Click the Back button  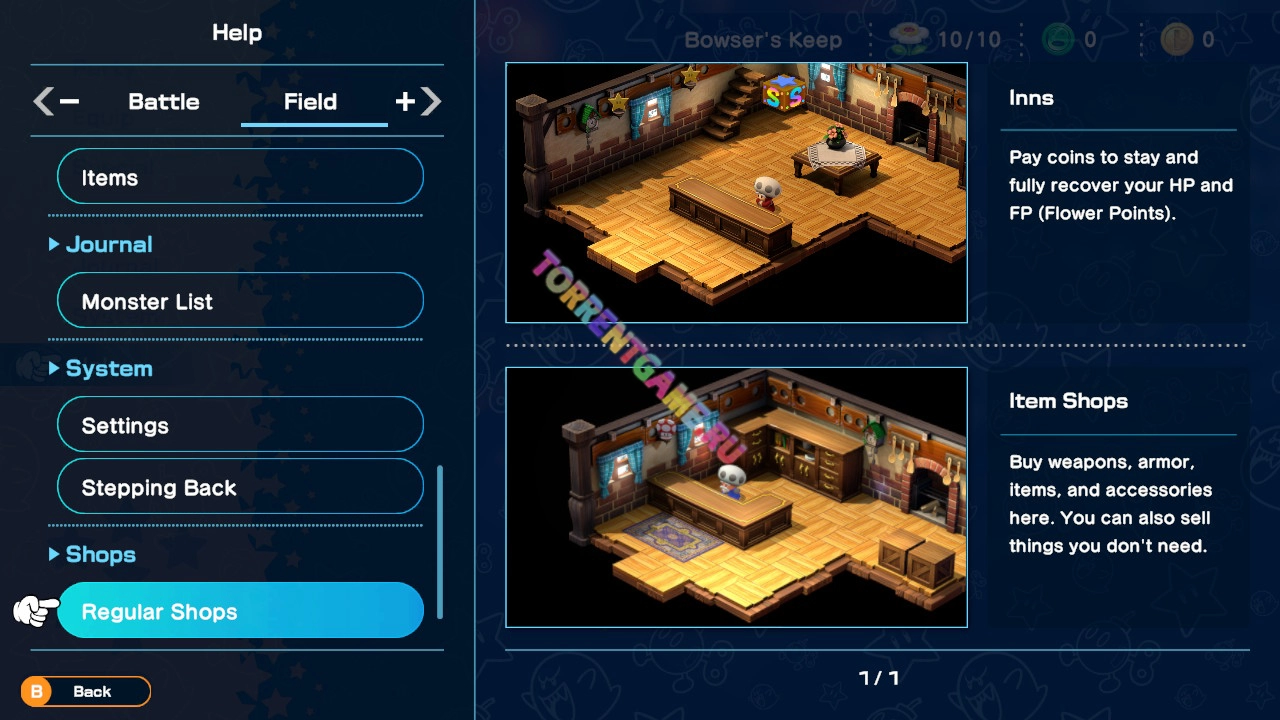(86, 691)
